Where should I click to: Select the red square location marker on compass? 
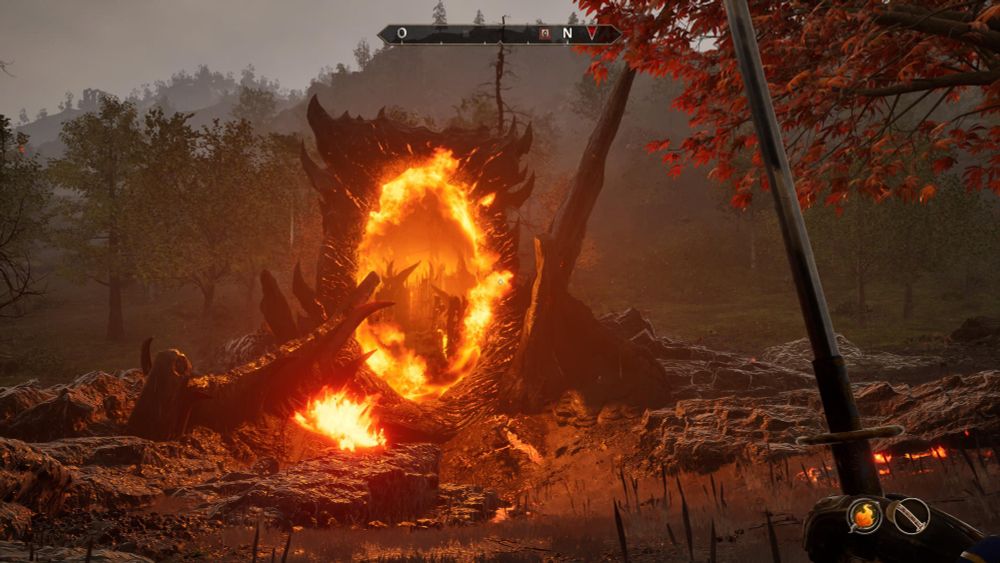tap(544, 33)
